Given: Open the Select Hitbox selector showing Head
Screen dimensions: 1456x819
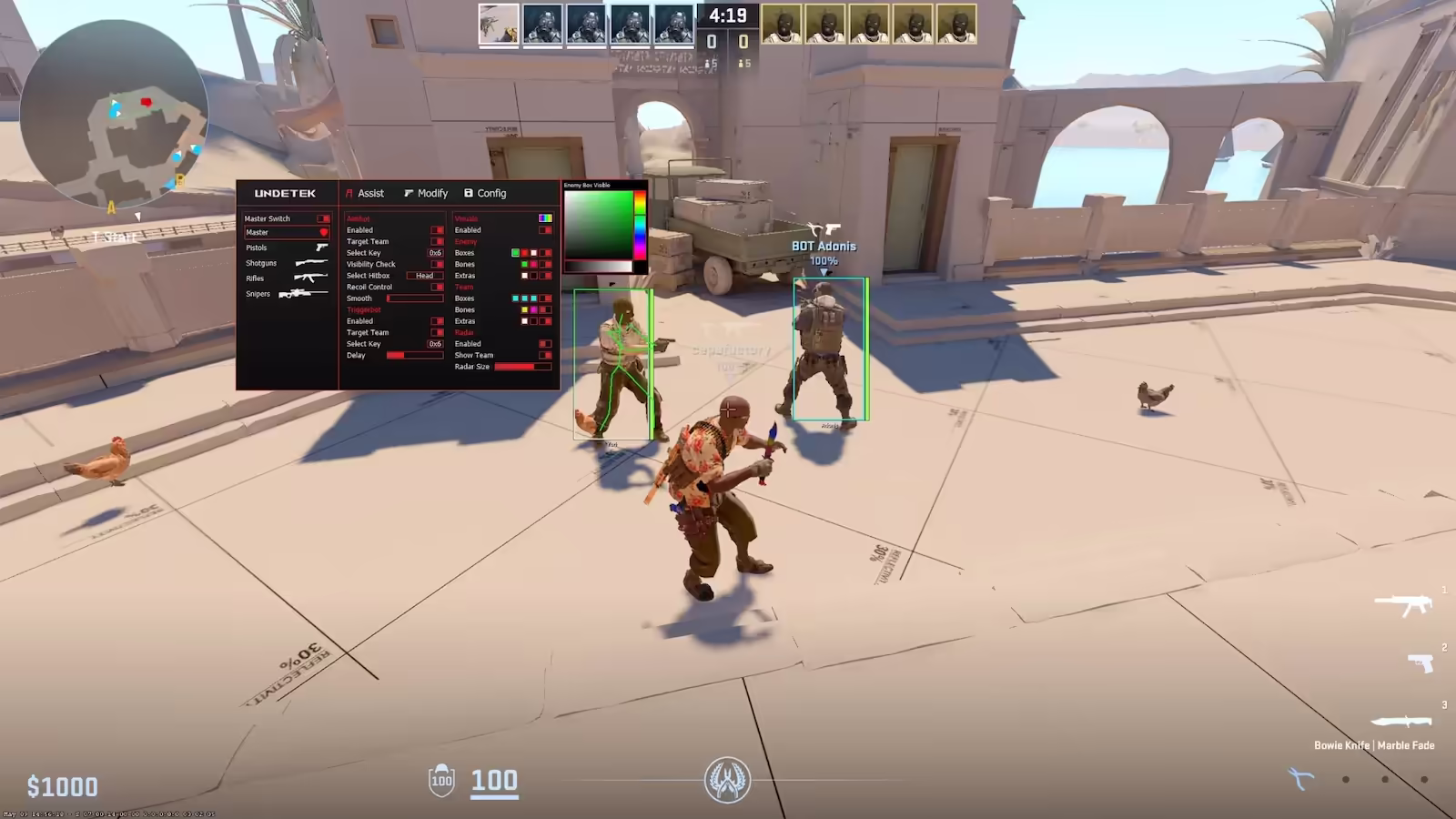Looking at the screenshot, I should pos(424,275).
